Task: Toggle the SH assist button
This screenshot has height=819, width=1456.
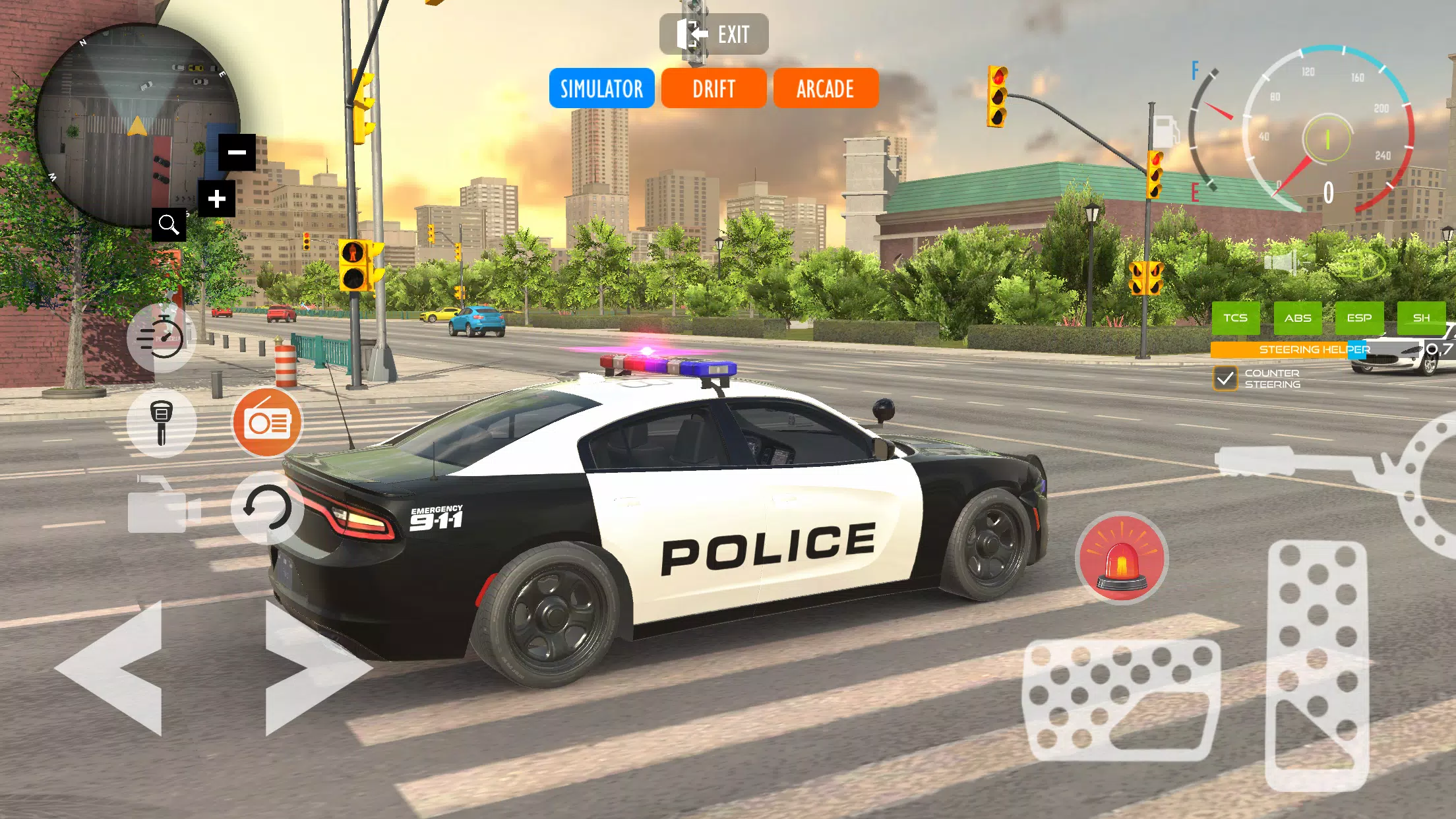Action: pyautogui.click(x=1421, y=318)
